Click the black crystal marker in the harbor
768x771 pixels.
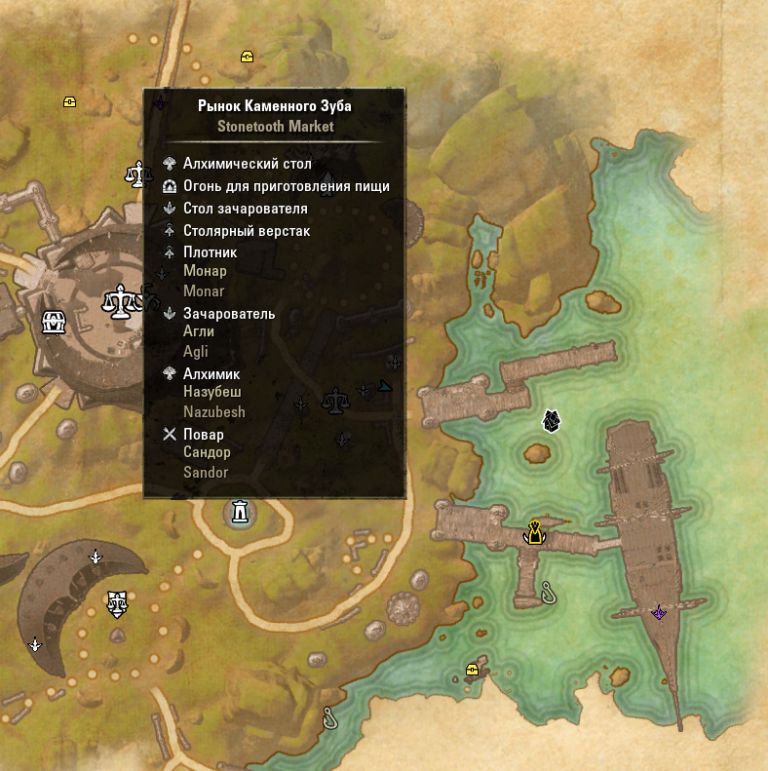point(550,421)
